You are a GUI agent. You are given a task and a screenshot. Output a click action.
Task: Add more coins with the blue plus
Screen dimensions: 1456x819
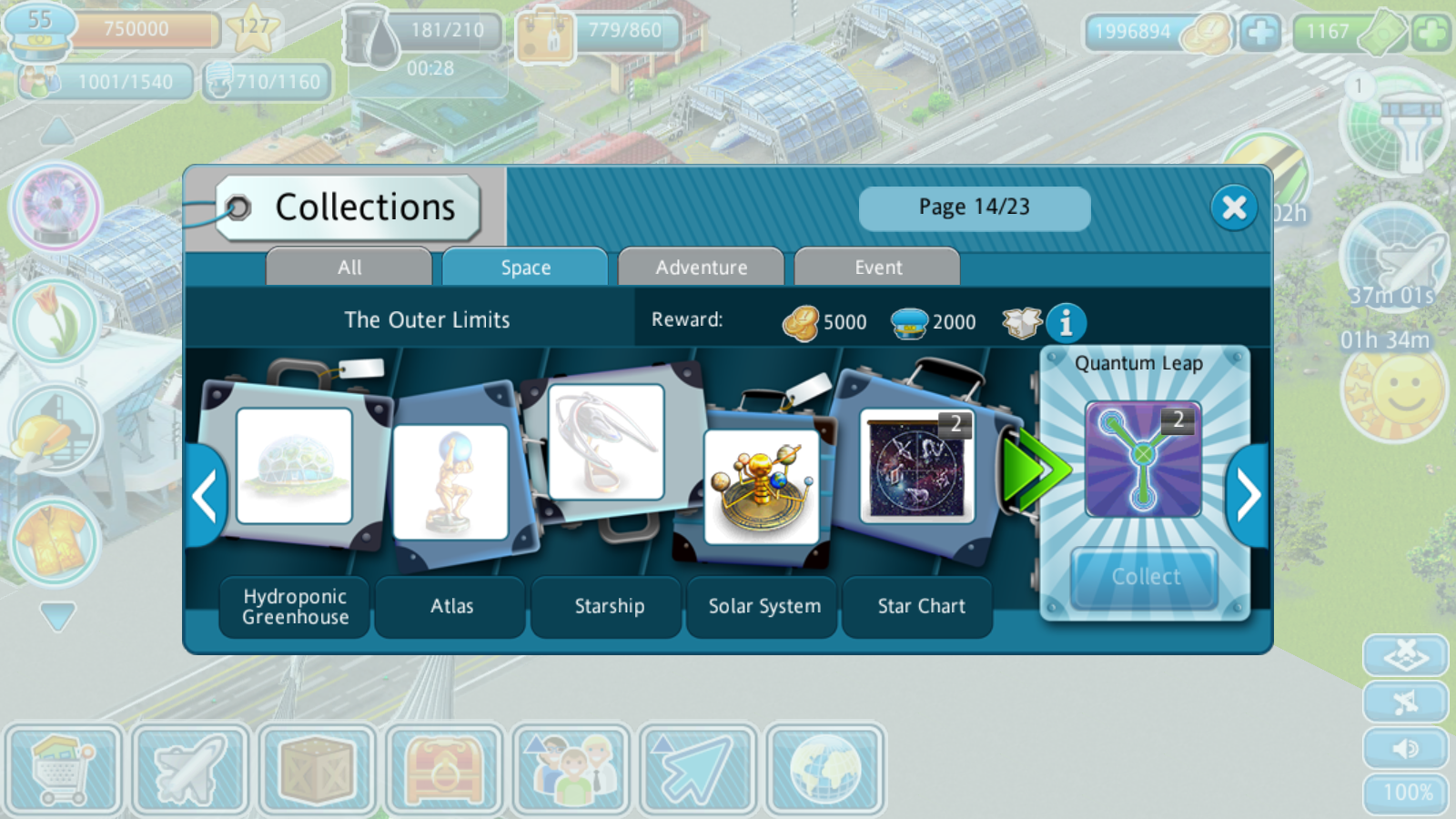click(x=1260, y=34)
